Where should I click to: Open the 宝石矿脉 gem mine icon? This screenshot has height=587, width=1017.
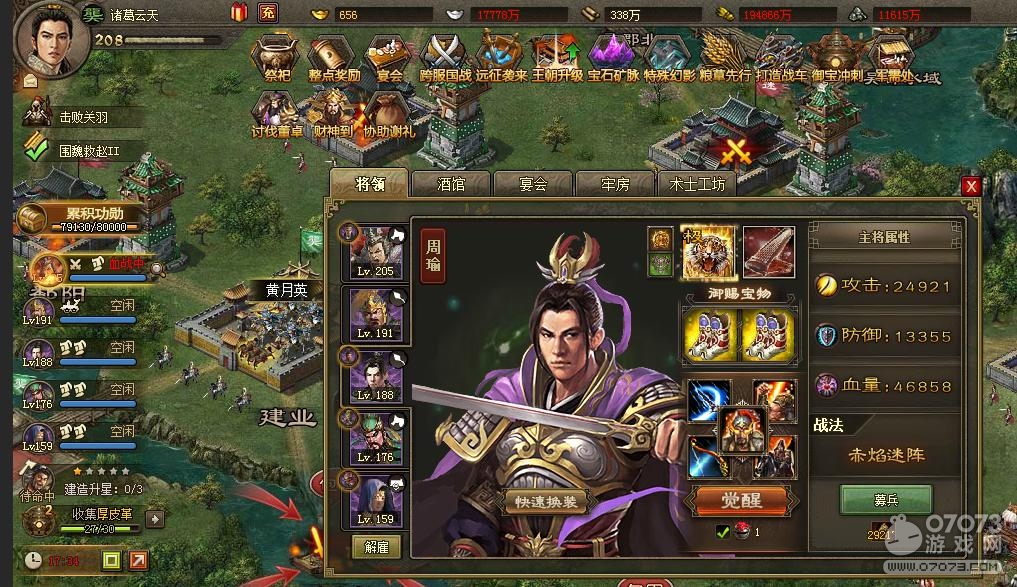(612, 58)
